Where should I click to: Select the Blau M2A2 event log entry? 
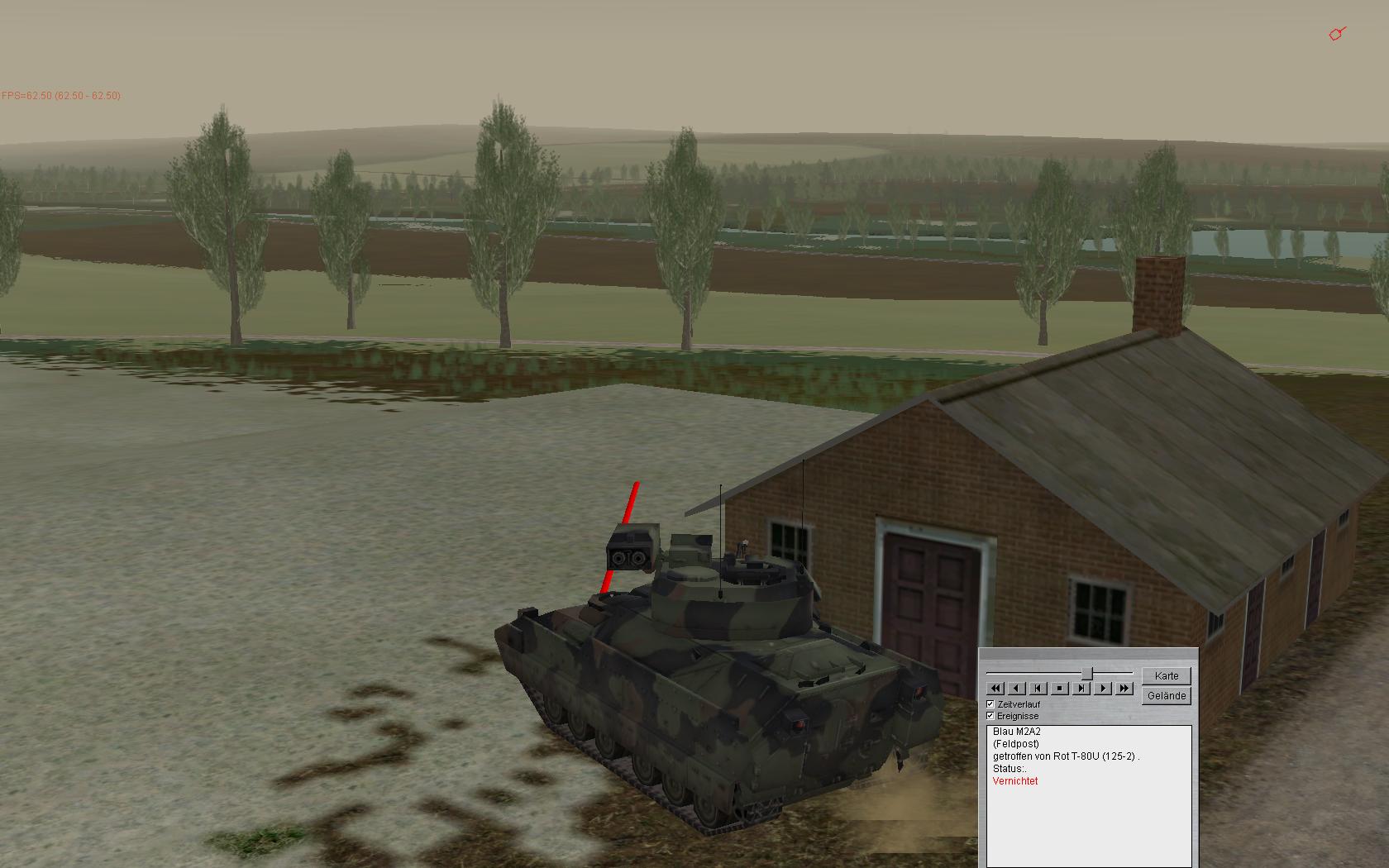coord(1016,732)
